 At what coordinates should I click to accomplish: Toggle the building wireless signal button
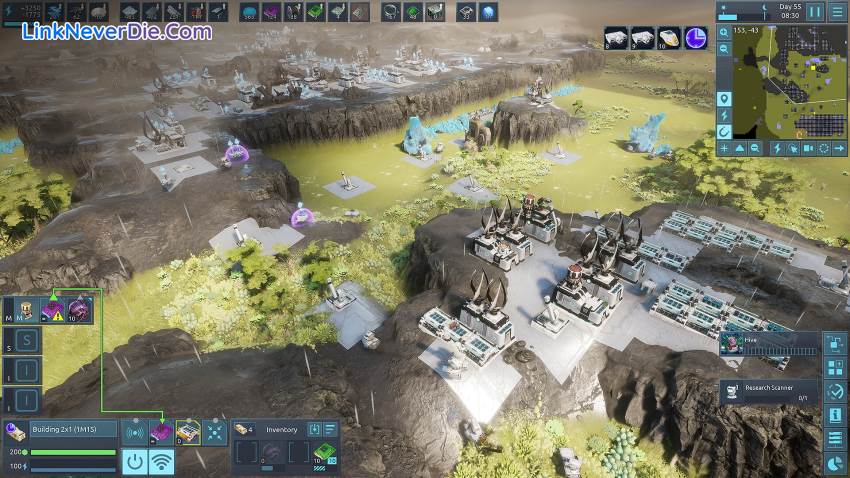coord(161,461)
